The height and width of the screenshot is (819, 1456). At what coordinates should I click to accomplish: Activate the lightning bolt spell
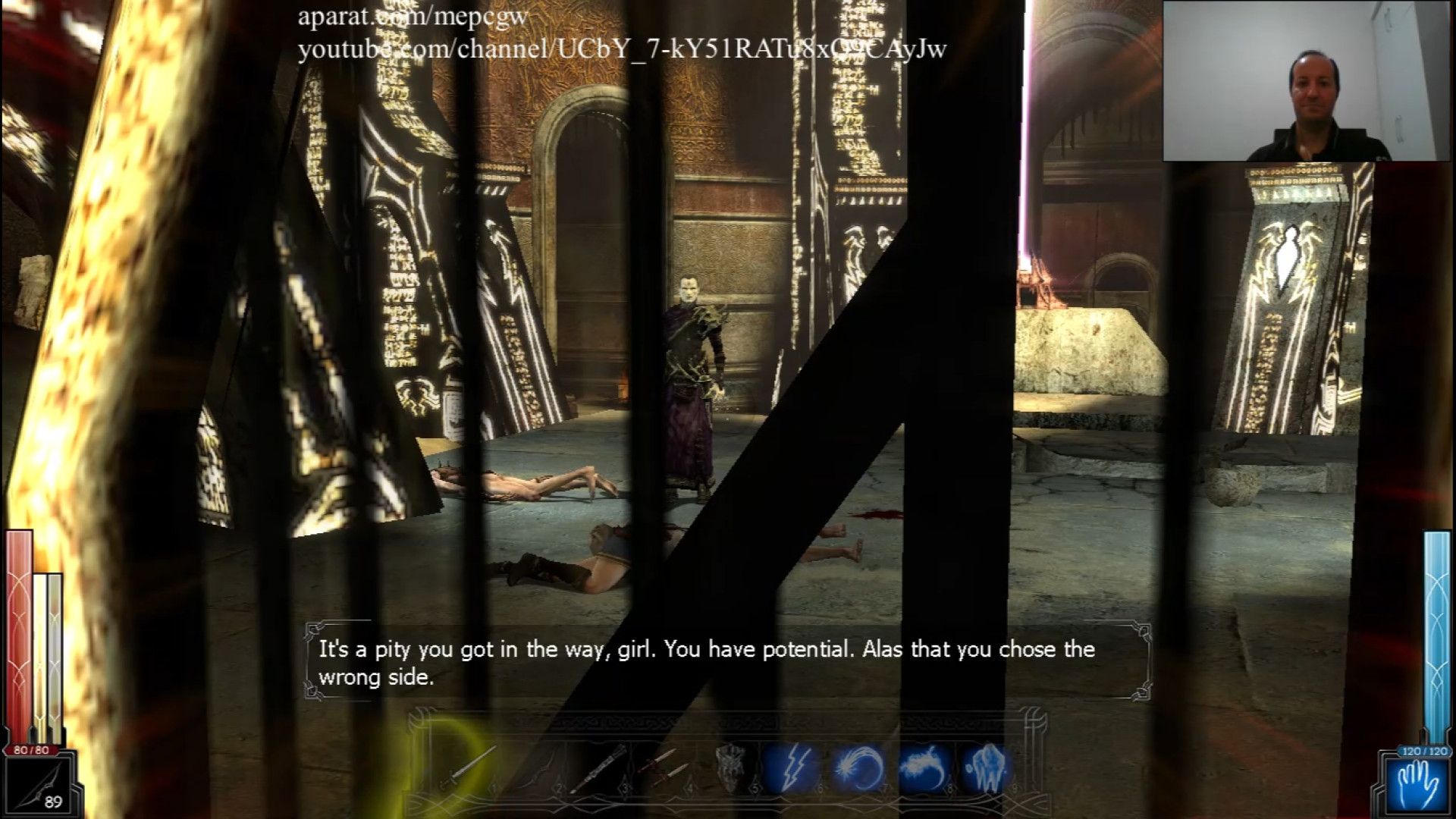[x=792, y=767]
